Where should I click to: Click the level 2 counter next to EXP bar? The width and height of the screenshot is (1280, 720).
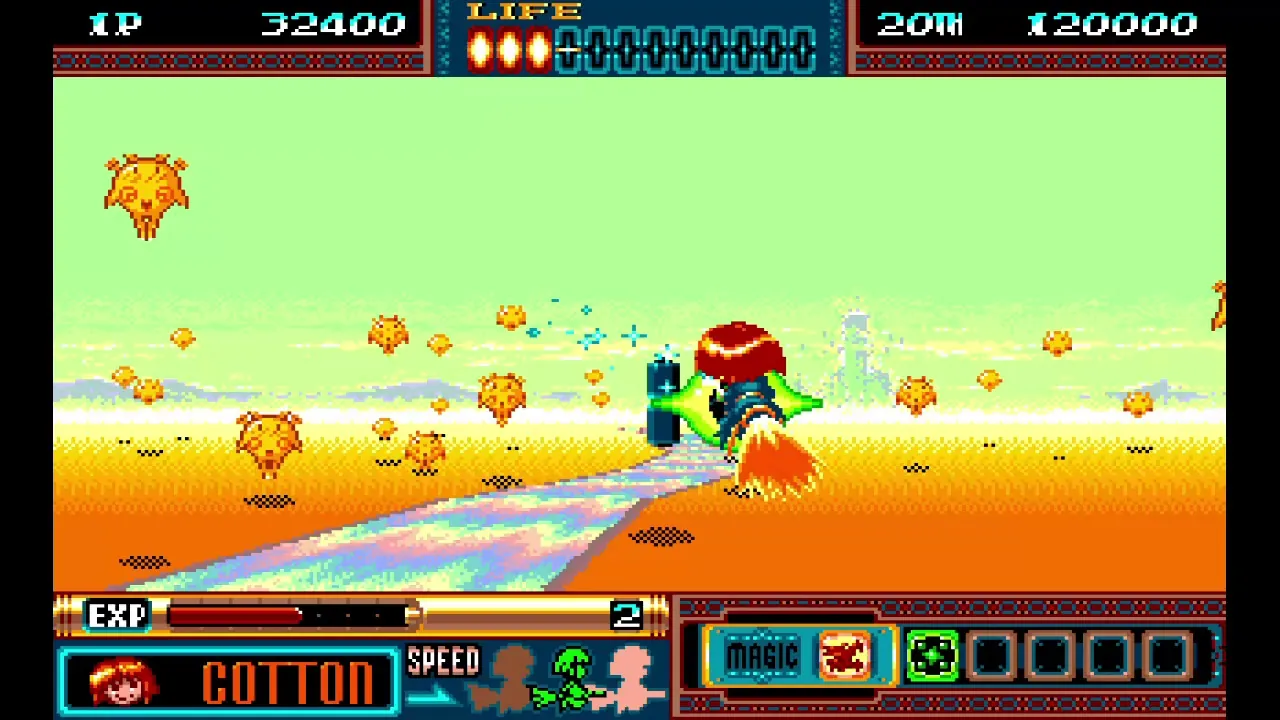[628, 615]
